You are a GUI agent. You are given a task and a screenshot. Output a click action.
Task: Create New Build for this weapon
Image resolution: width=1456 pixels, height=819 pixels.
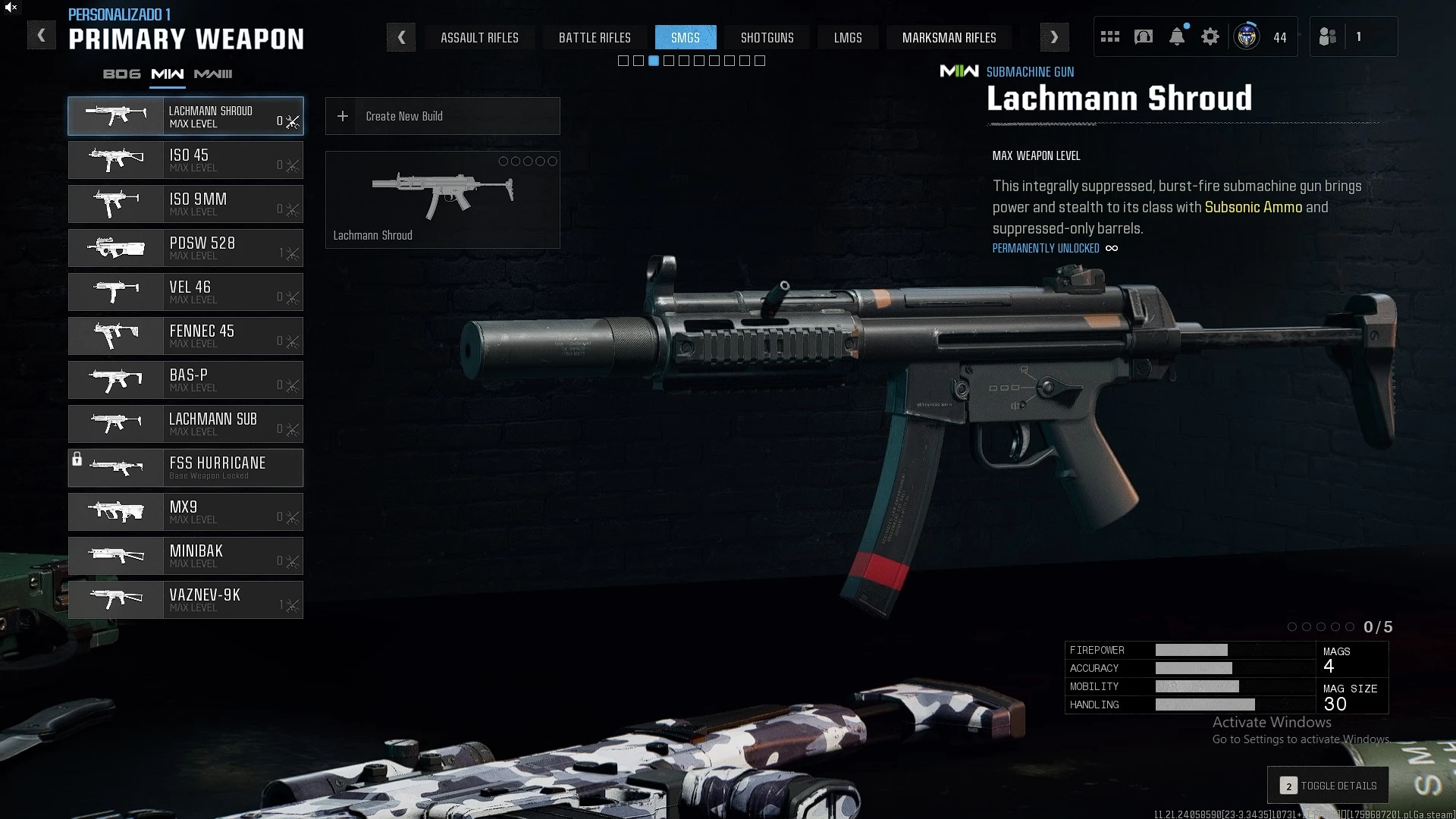coord(442,116)
